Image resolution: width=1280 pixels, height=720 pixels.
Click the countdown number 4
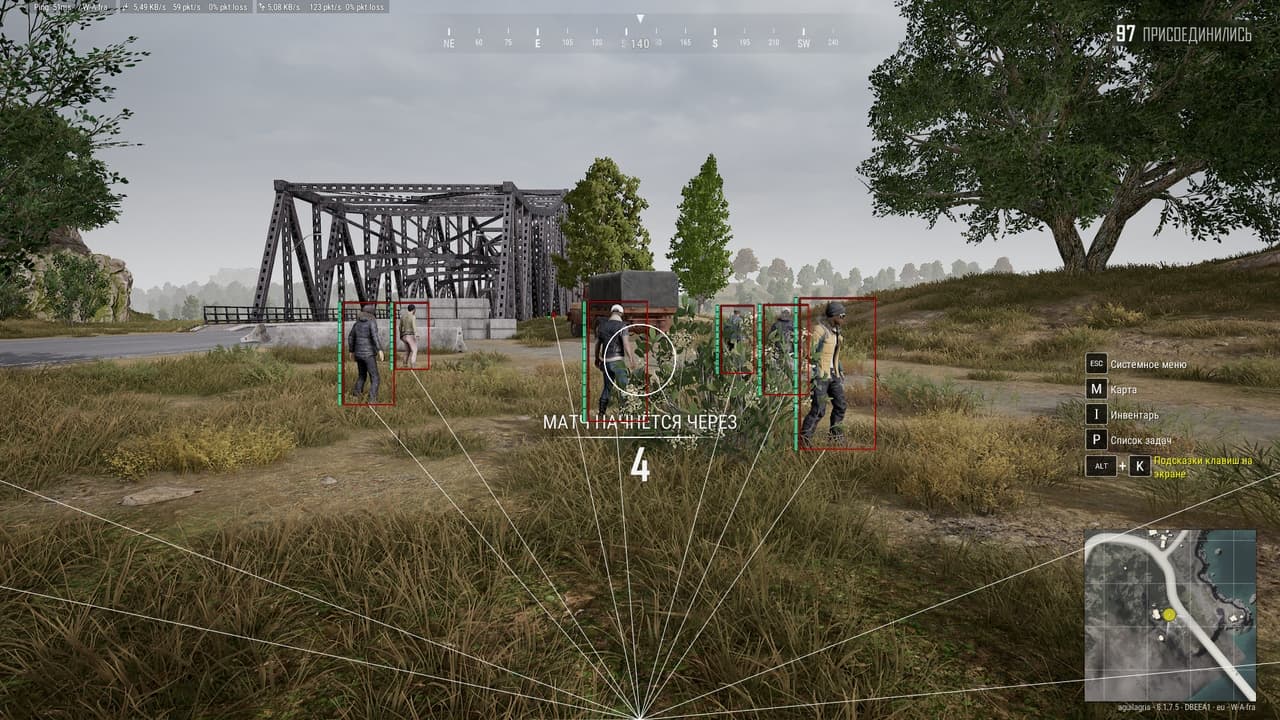(x=639, y=464)
